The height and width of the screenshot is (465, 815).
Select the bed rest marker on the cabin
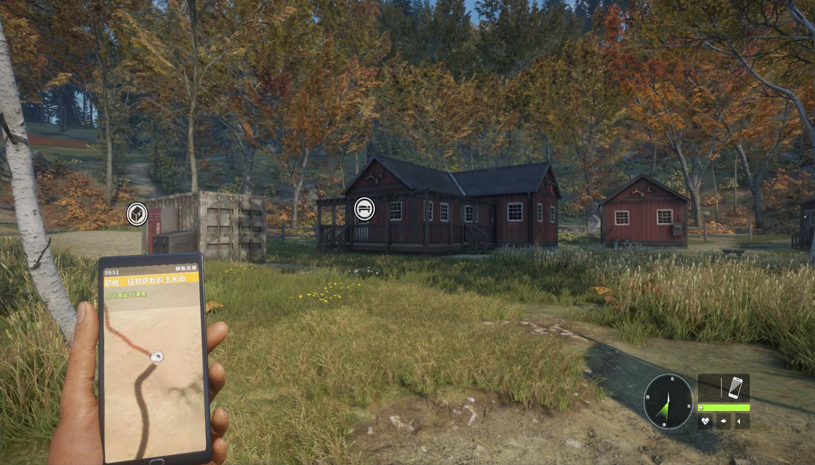tap(365, 209)
